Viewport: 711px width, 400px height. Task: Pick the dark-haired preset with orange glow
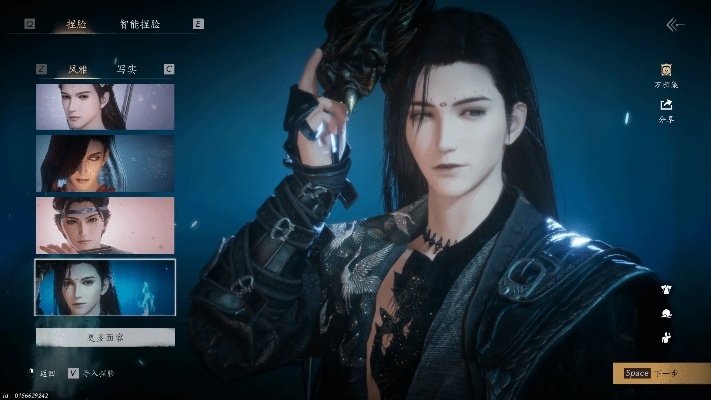coord(105,163)
